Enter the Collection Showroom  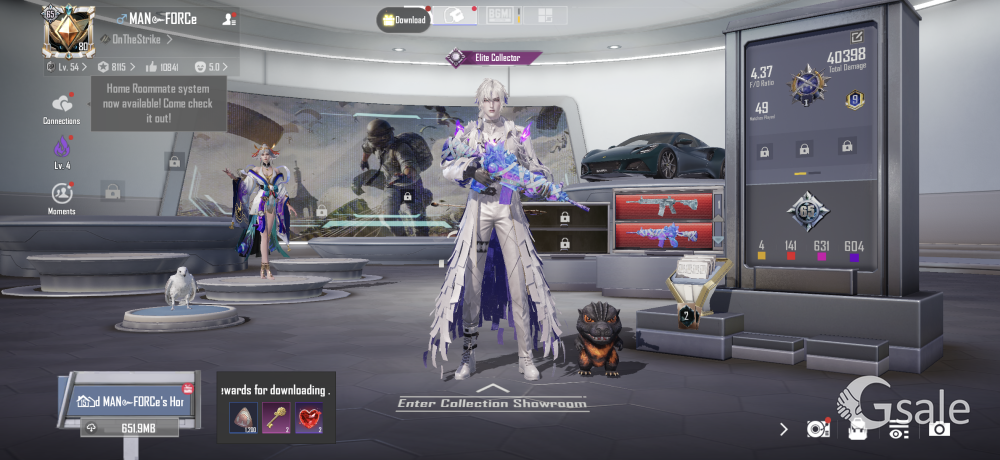pyautogui.click(x=491, y=402)
